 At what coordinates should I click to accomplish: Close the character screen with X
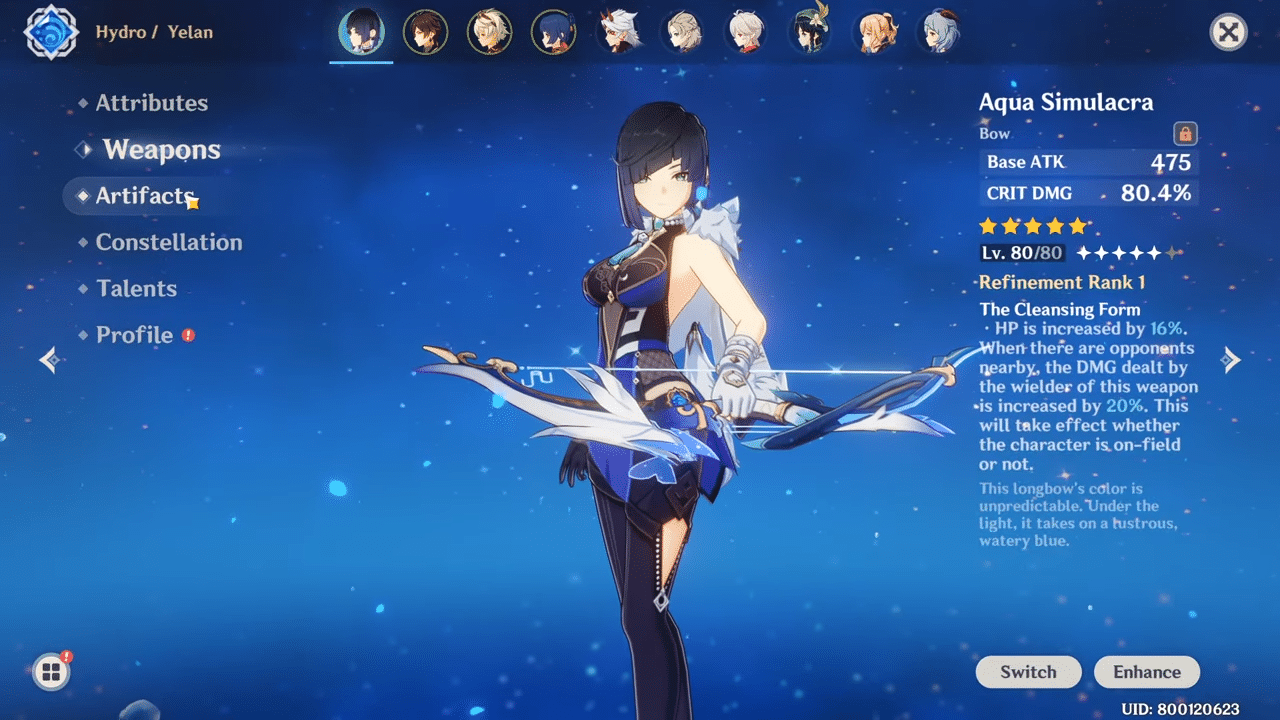[1228, 33]
